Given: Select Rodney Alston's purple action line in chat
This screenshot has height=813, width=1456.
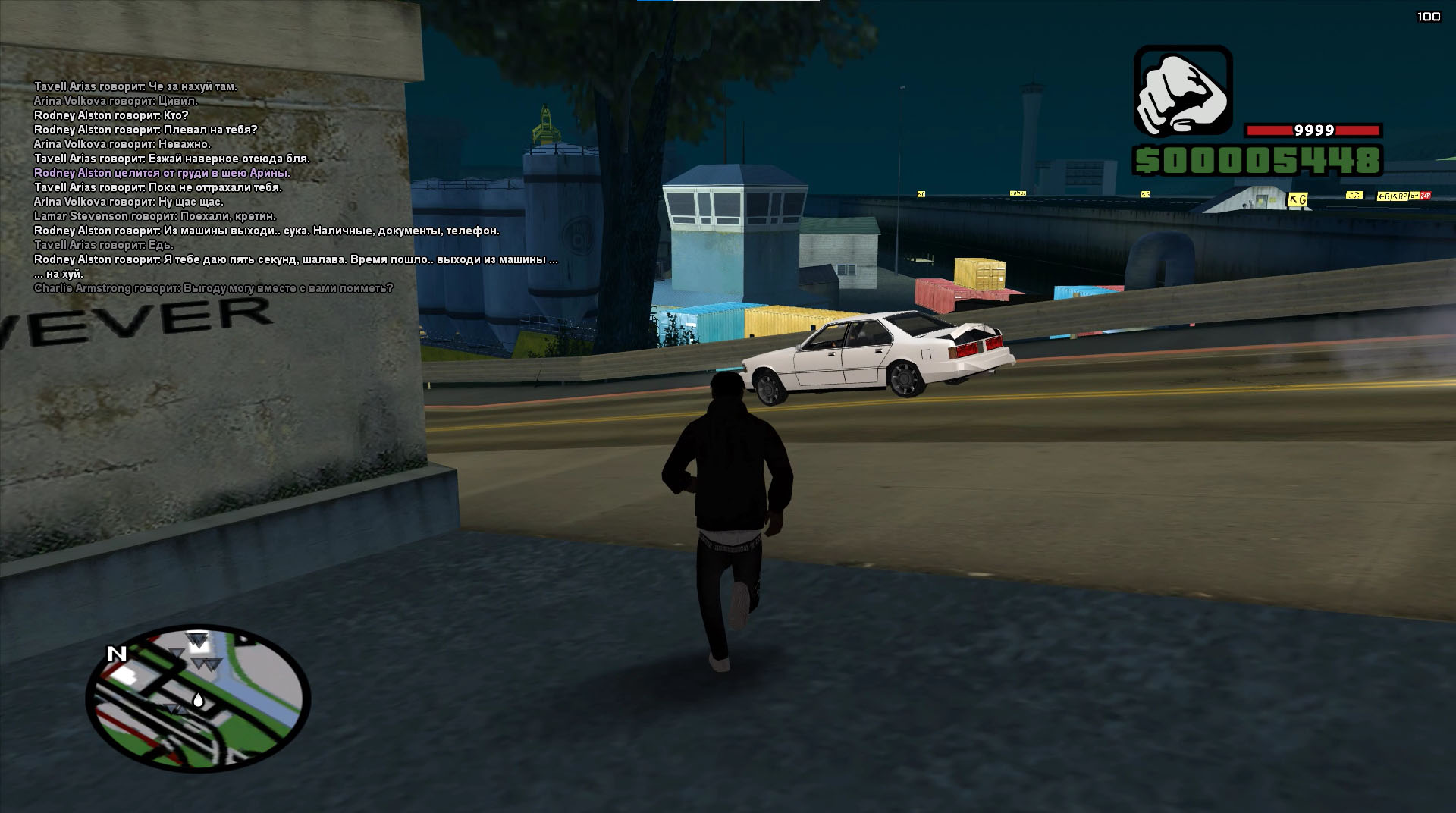Looking at the screenshot, I should pos(162,173).
